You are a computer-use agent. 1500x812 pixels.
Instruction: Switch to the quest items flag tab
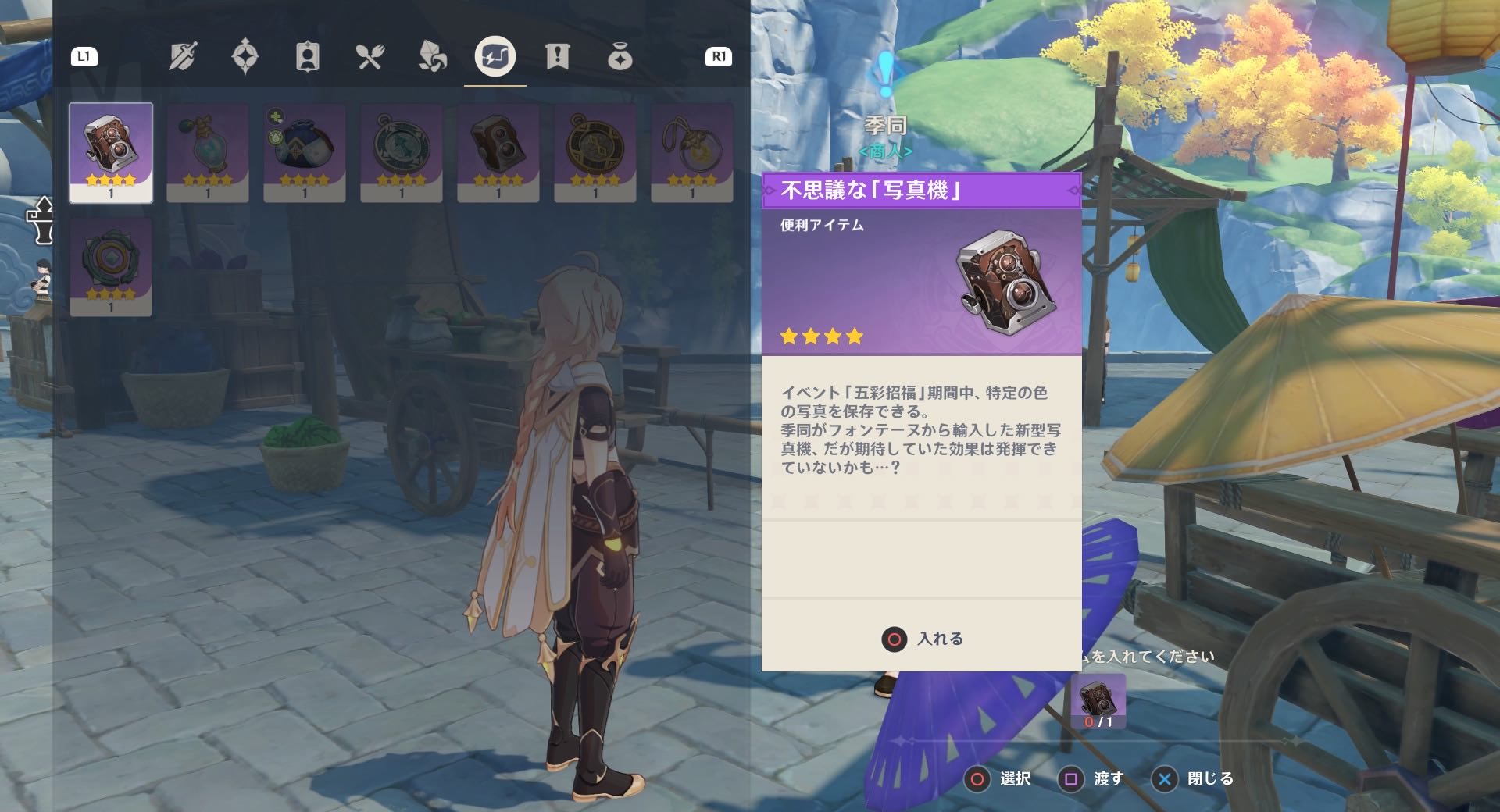pos(557,56)
